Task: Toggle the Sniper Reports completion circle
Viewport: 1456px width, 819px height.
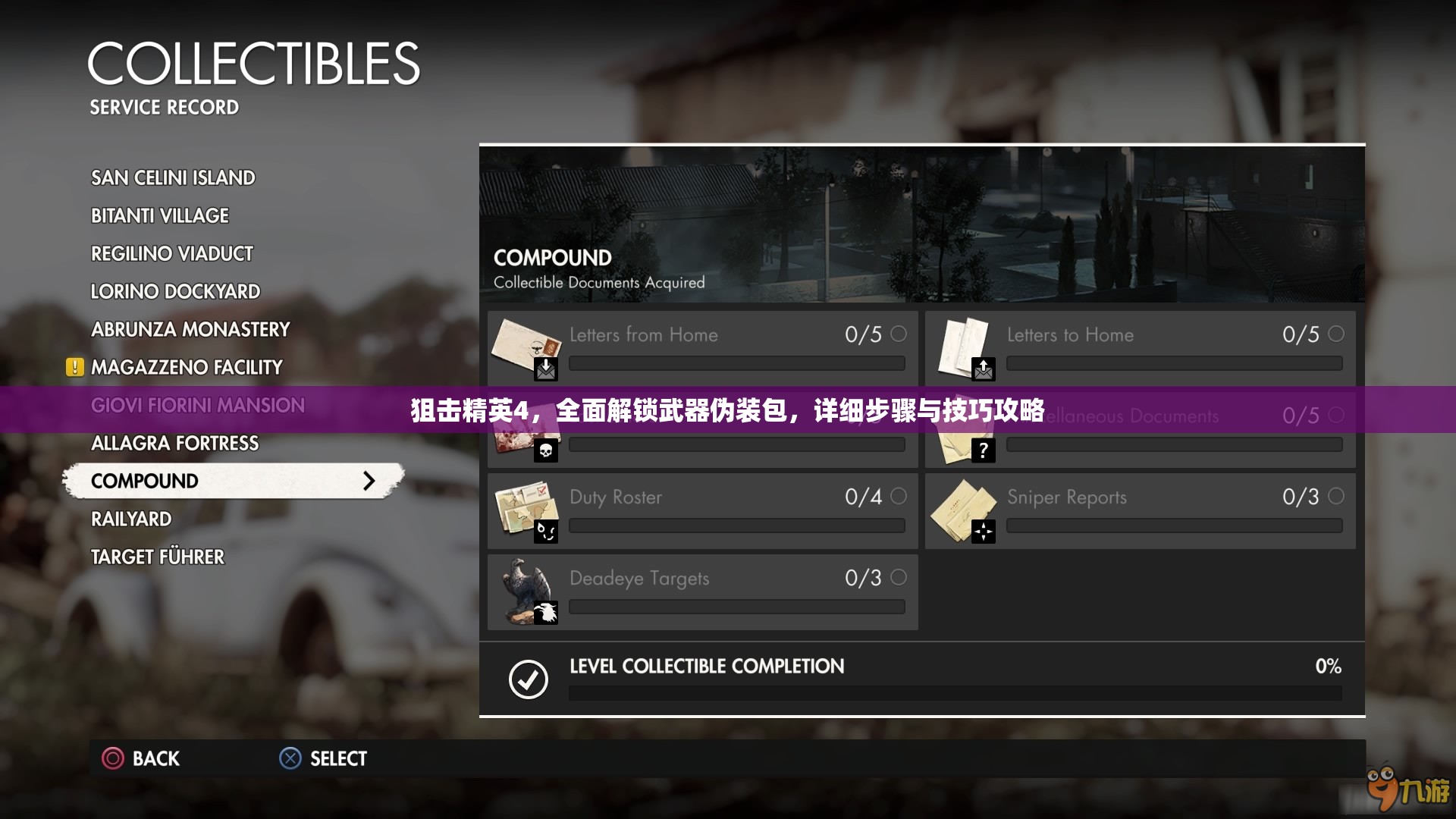Action: [1336, 497]
